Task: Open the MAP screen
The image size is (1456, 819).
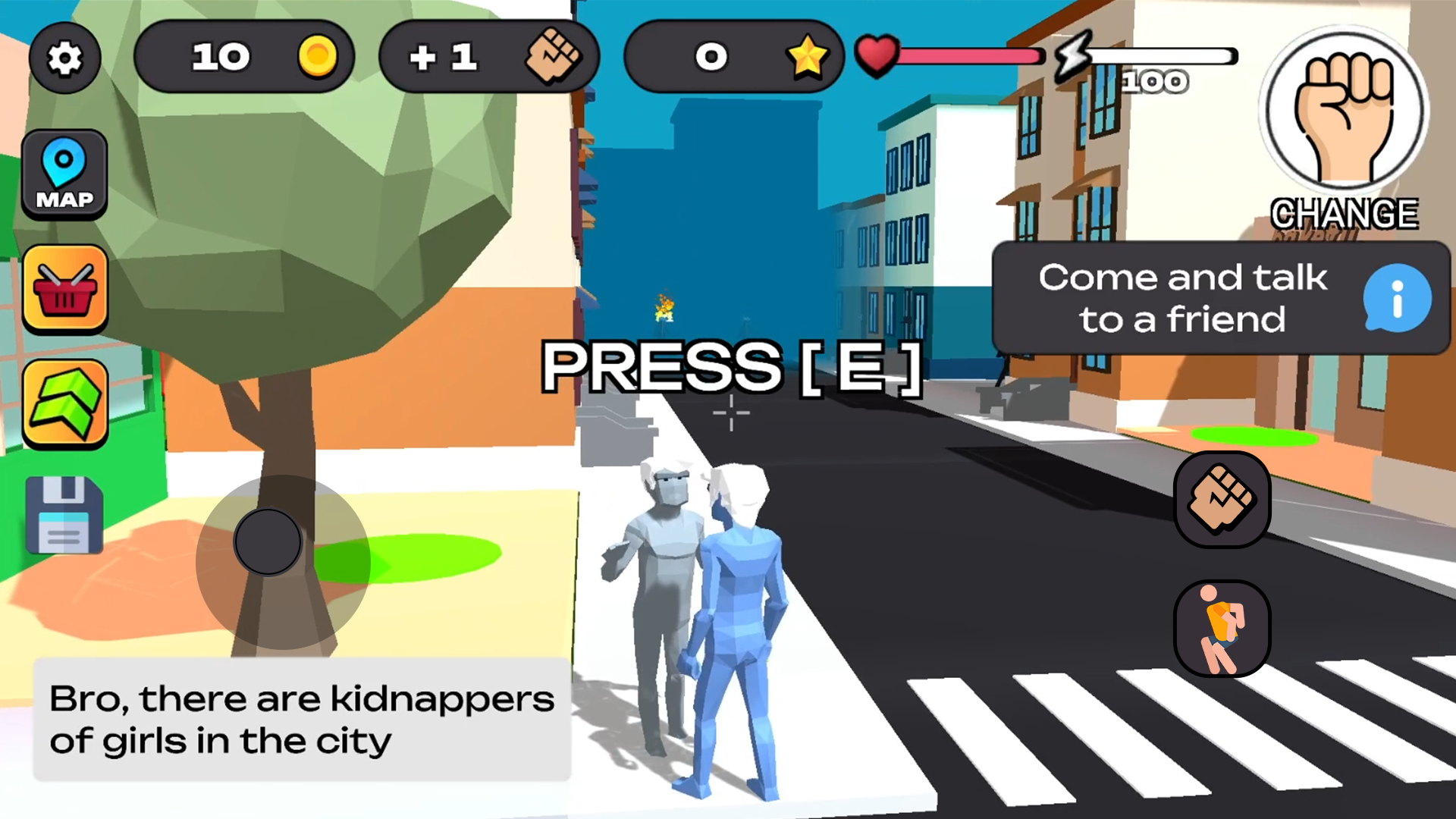Action: point(65,174)
